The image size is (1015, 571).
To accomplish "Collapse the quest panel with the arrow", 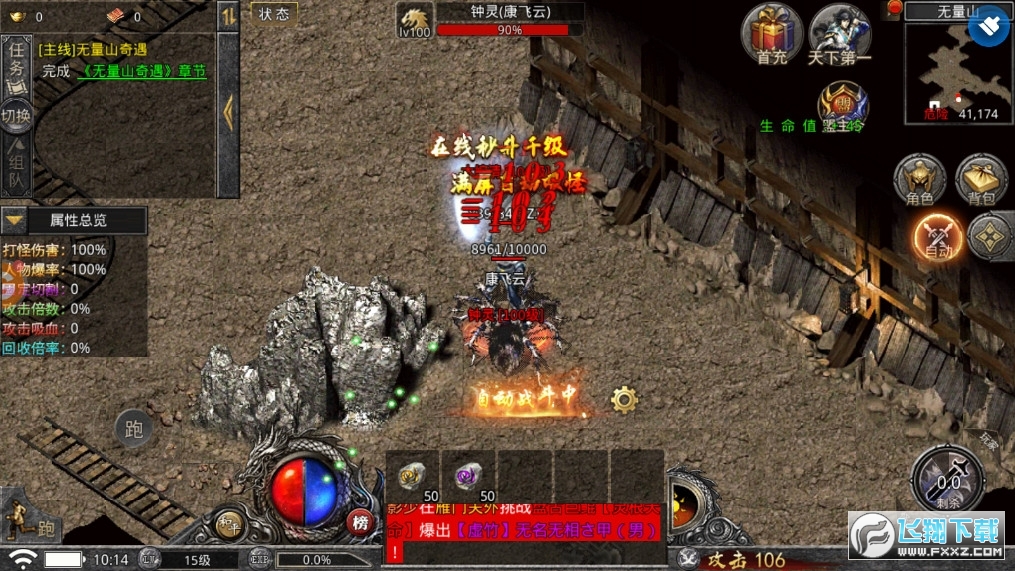I will (x=228, y=112).
